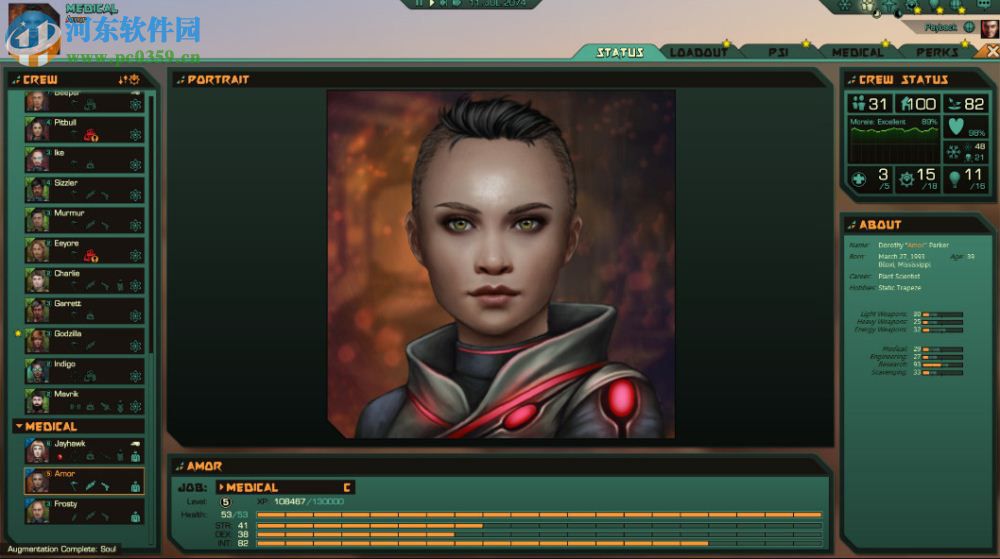Select crew member Pitbull

click(x=85, y=130)
